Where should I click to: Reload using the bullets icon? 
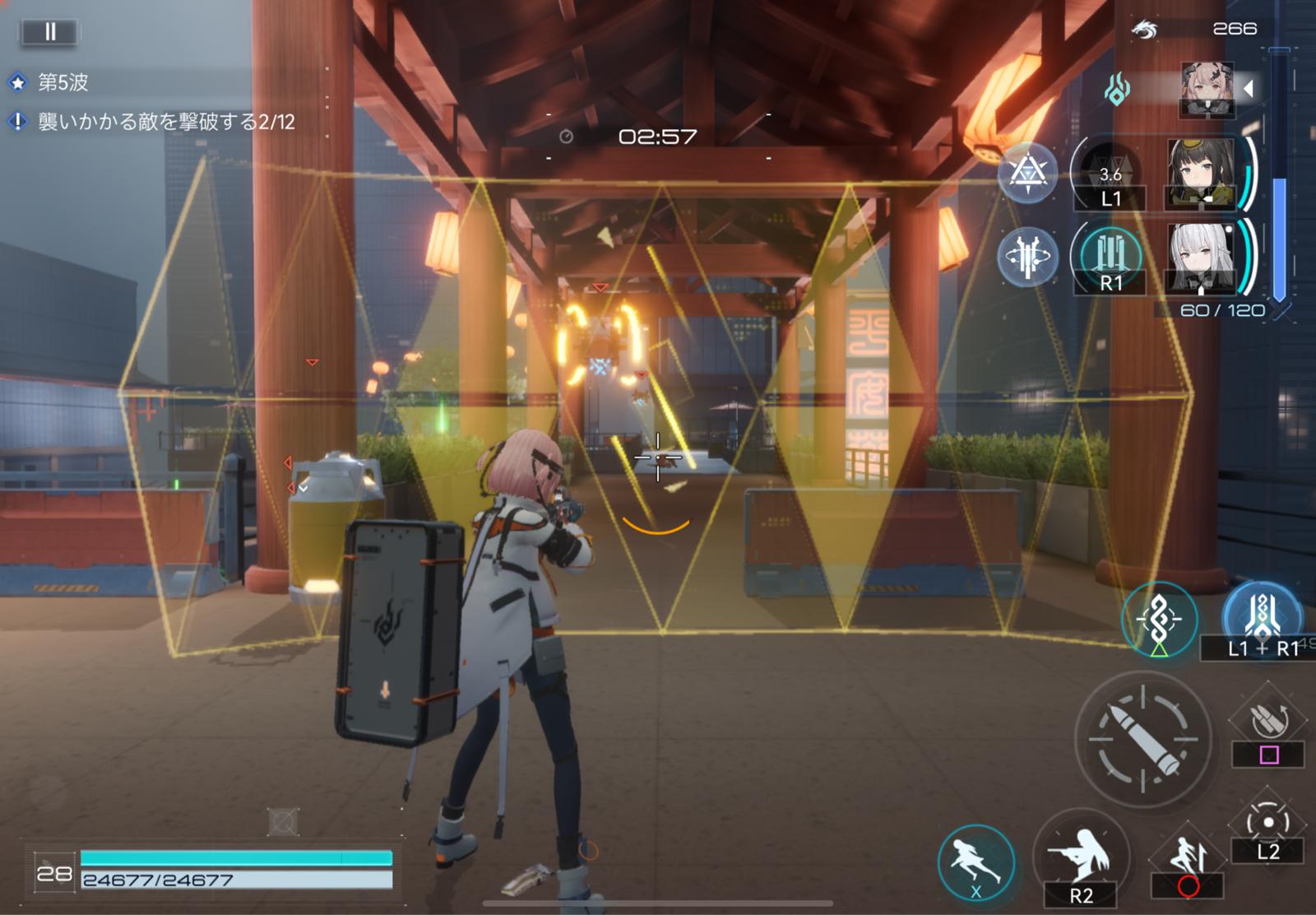tap(1267, 722)
